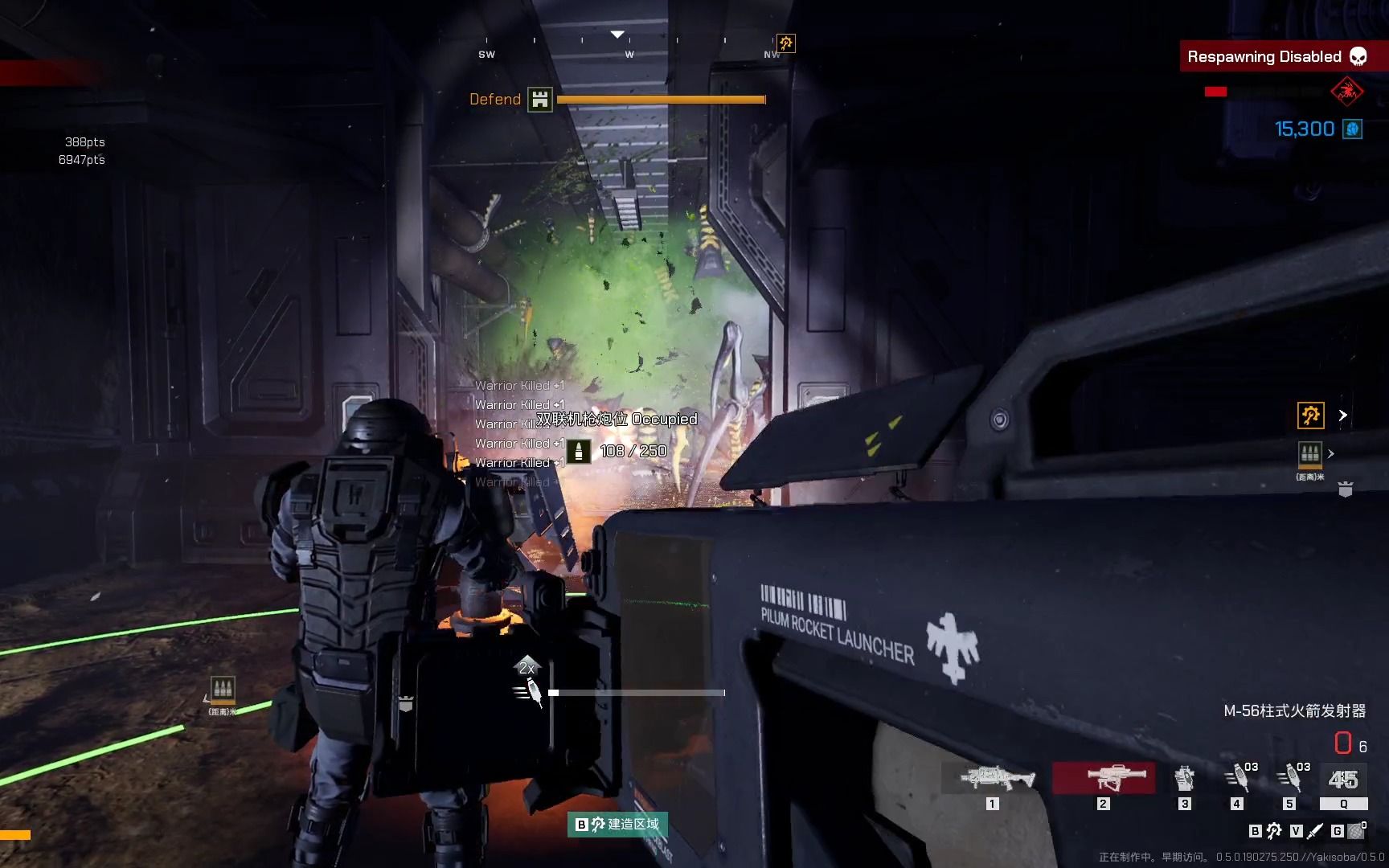Click the orange-framed wrench-gear waypoint icon
The width and height of the screenshot is (1389, 868).
[1311, 416]
